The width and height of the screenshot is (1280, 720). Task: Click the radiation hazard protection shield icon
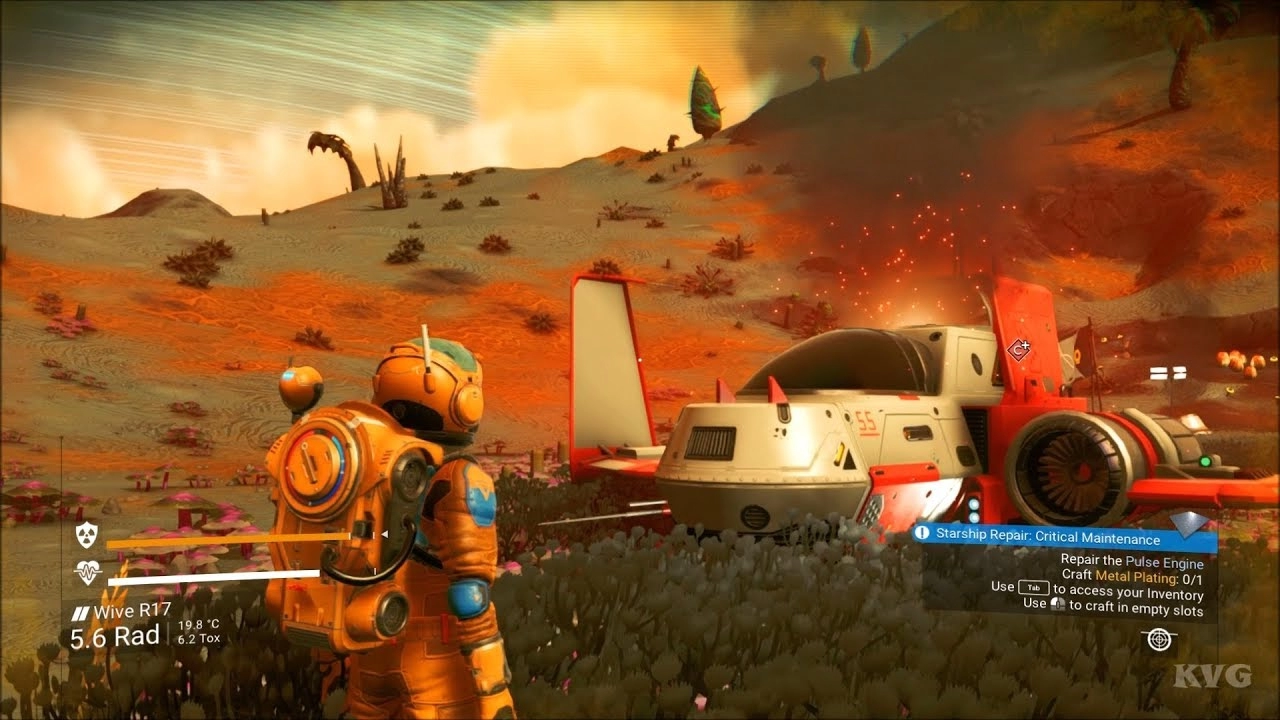tap(87, 535)
